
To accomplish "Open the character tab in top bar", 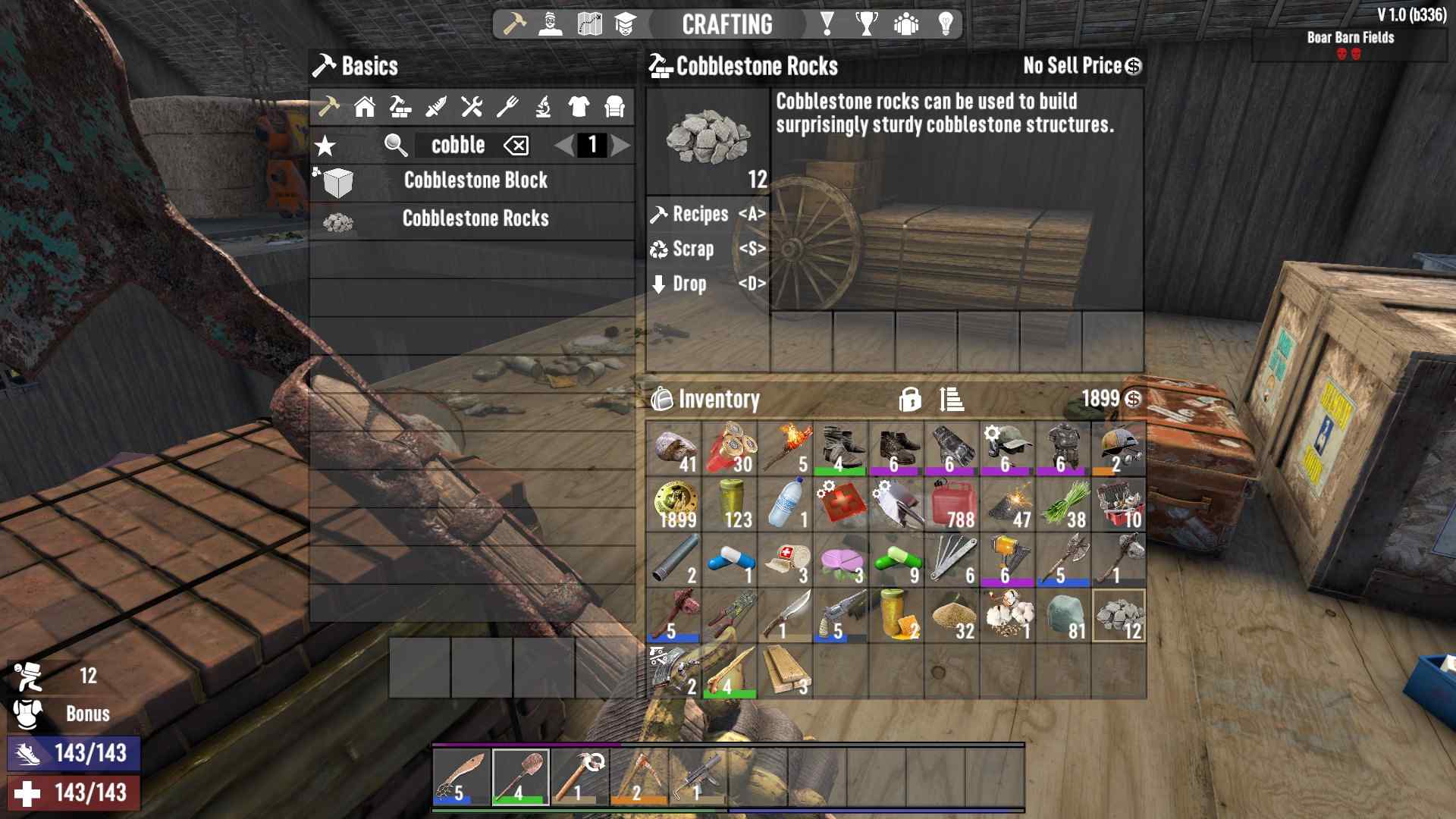I will [x=551, y=24].
